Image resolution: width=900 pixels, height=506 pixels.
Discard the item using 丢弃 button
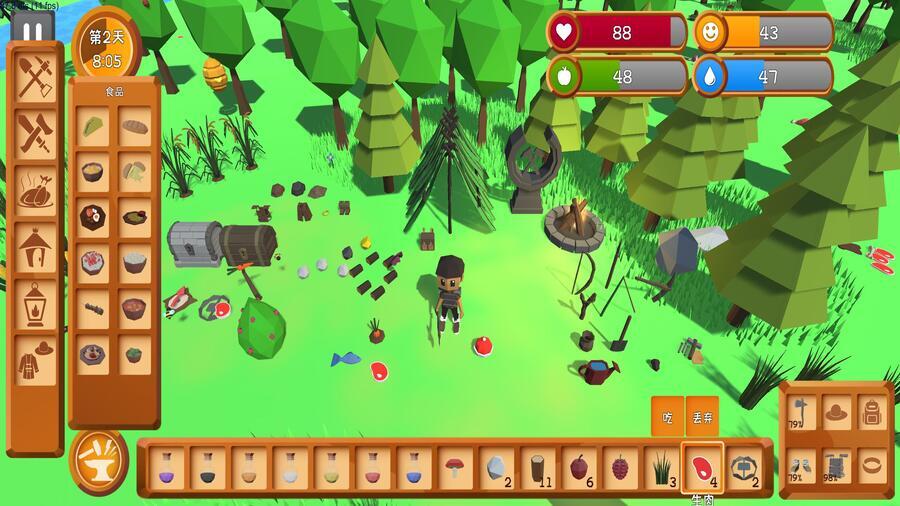coord(702,416)
